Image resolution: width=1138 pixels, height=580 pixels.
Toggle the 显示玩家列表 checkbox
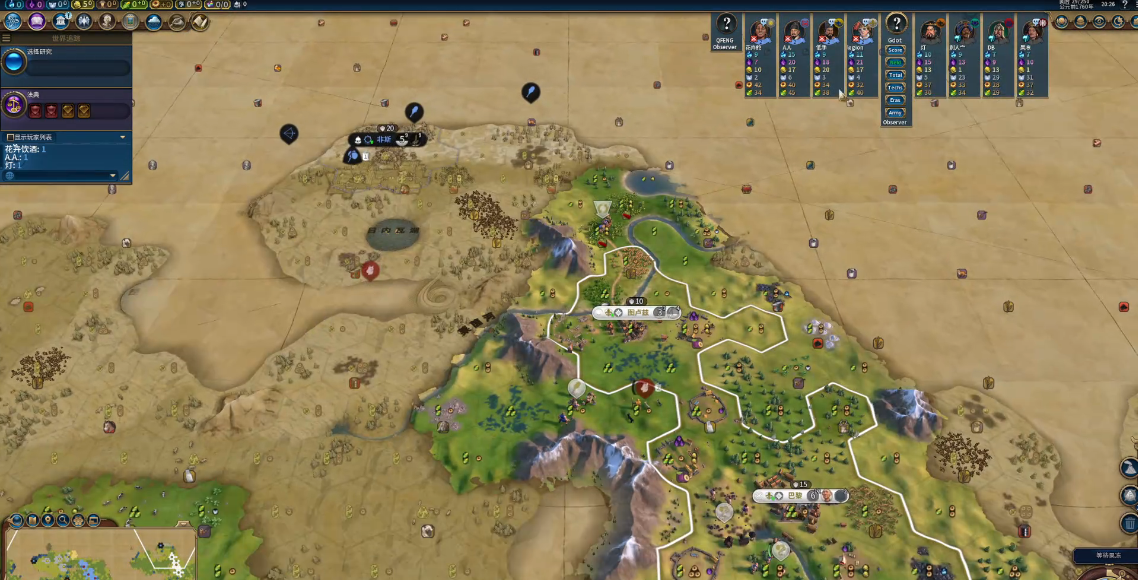tap(10, 137)
